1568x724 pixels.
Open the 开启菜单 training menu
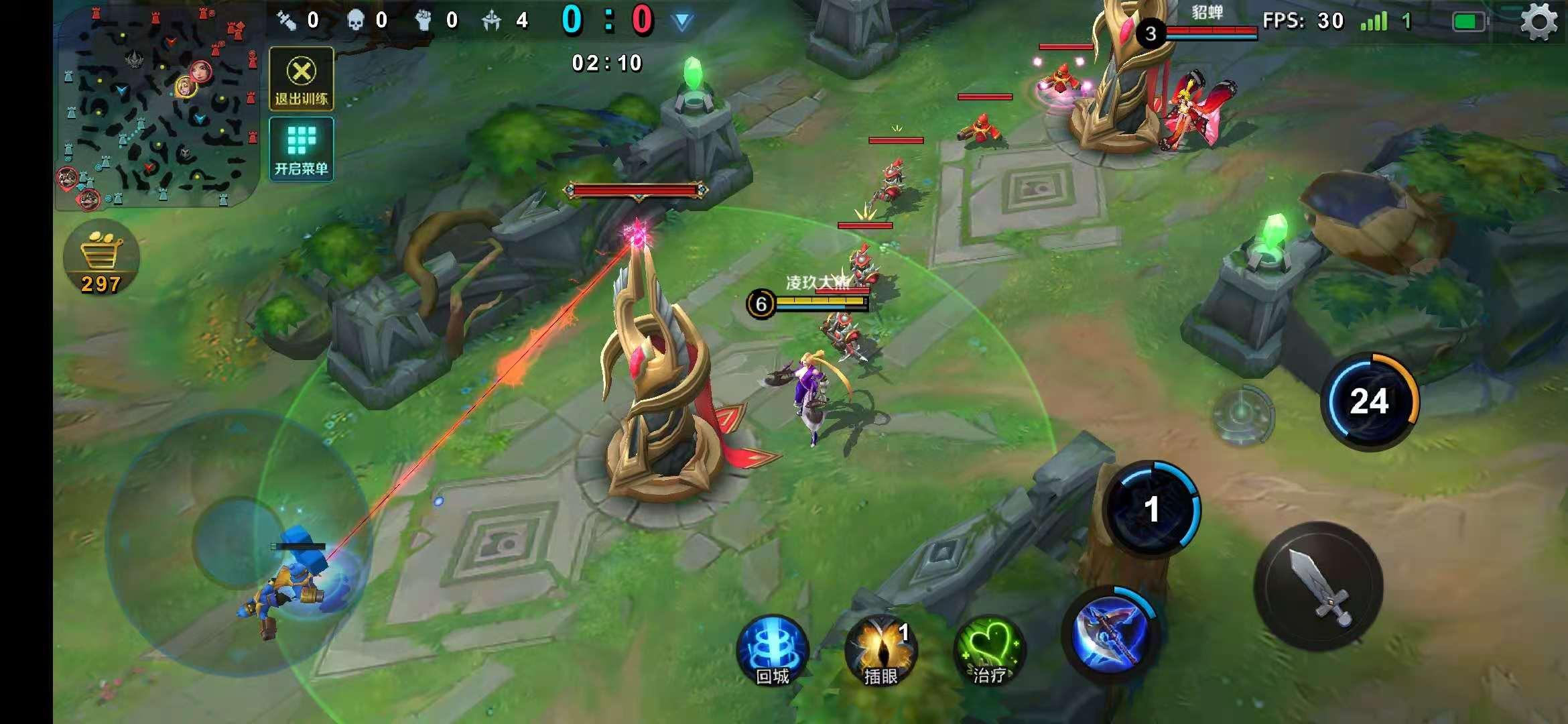(x=302, y=149)
